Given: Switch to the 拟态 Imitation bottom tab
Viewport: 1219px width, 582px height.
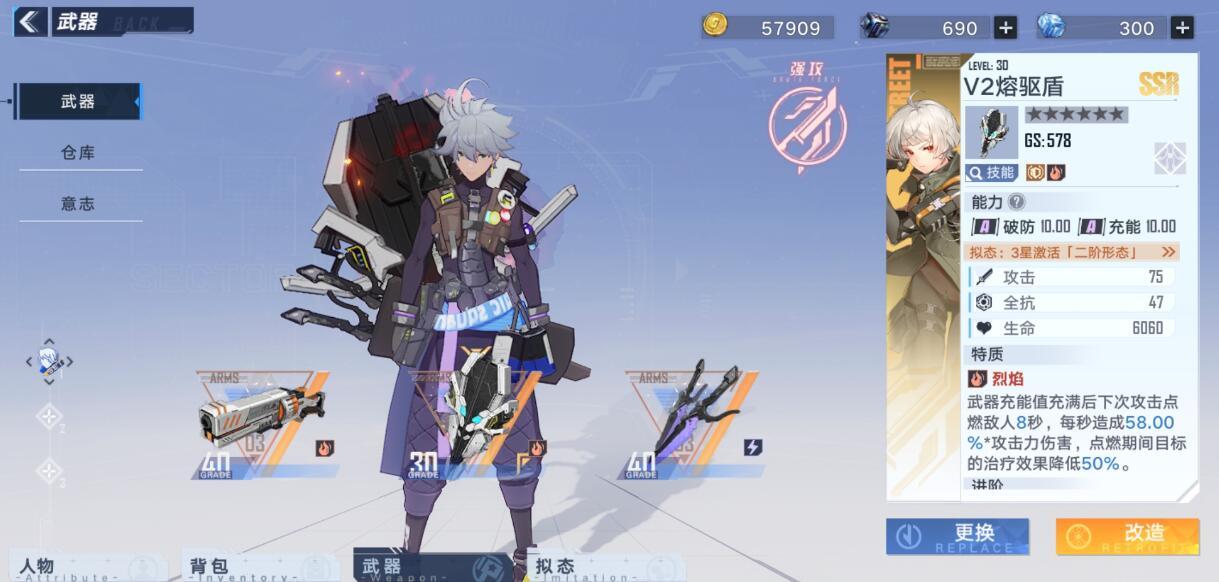Looking at the screenshot, I should (x=580, y=568).
